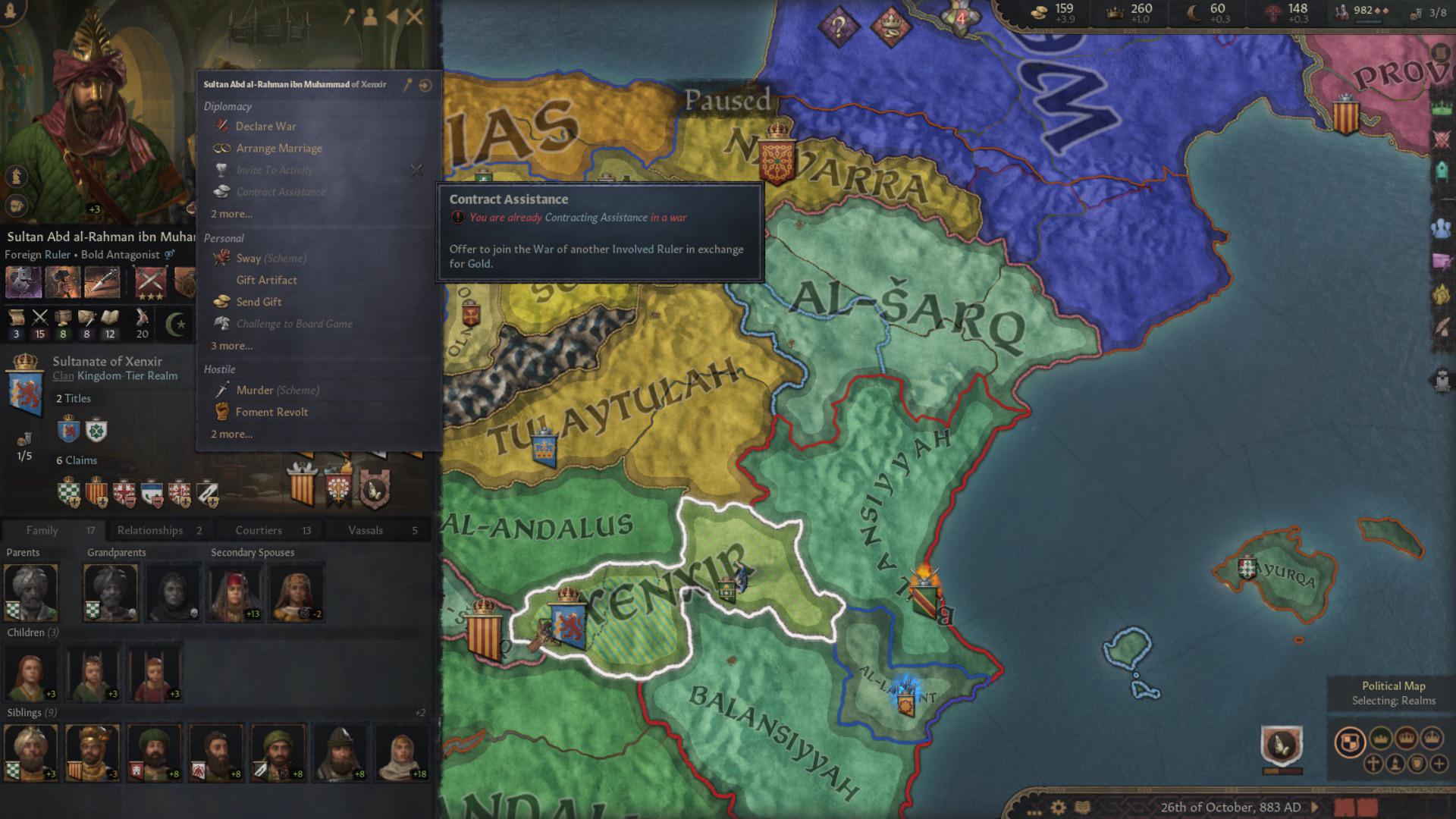Open the Relationships tab

click(152, 530)
